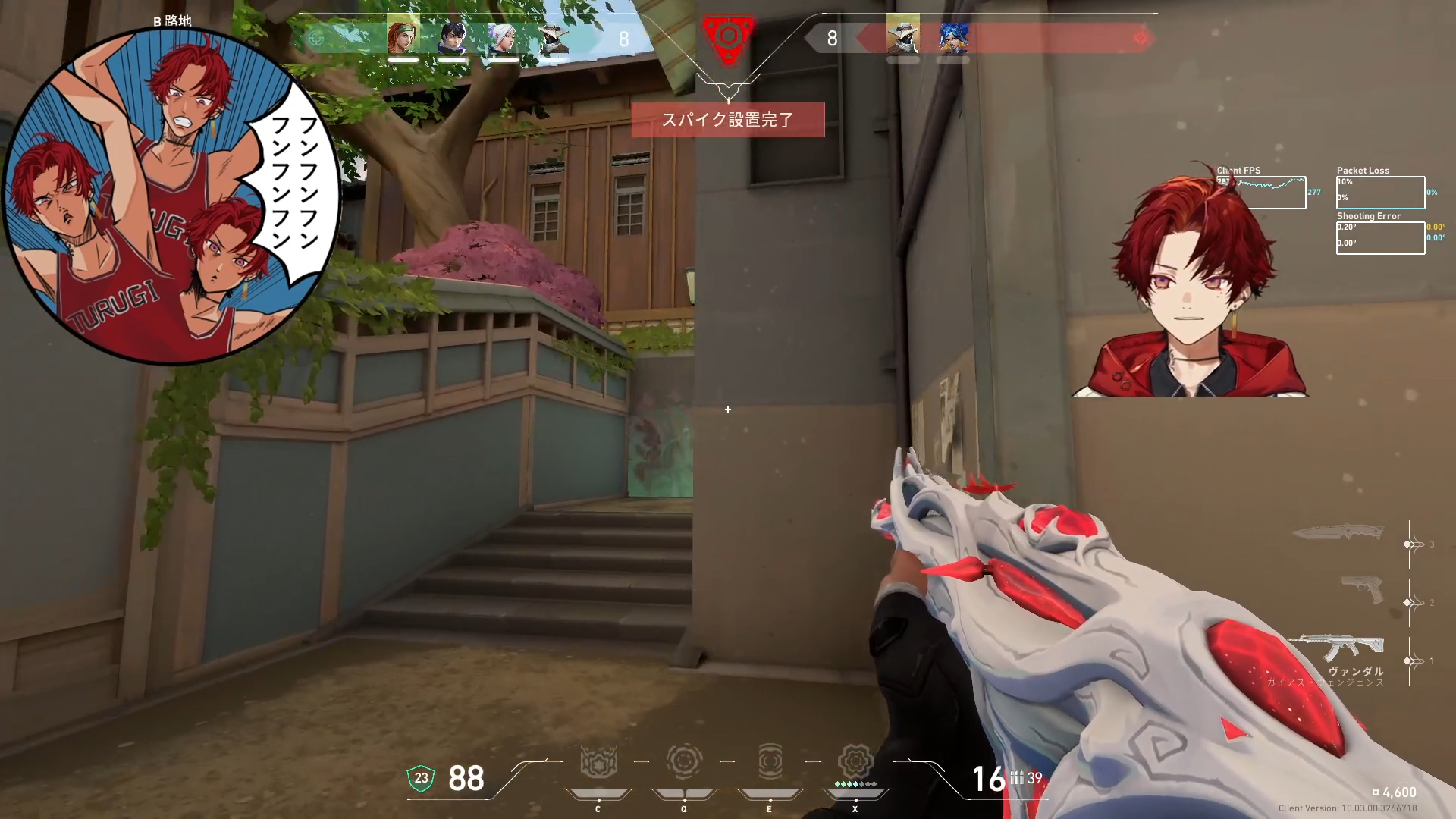The image size is (1456, 819).
Task: Click the Packet Loss graph panel
Action: pyautogui.click(x=1380, y=193)
